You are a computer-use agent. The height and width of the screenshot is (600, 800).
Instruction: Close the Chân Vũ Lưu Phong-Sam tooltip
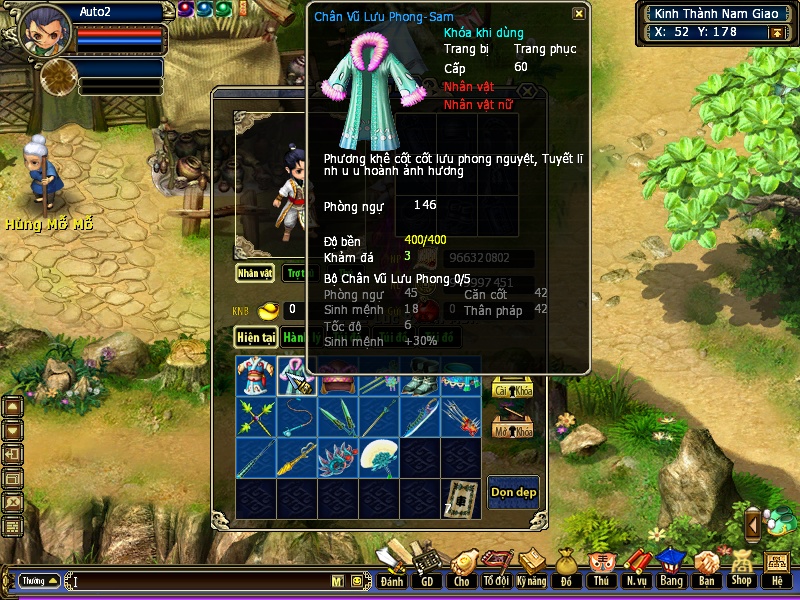click(579, 14)
